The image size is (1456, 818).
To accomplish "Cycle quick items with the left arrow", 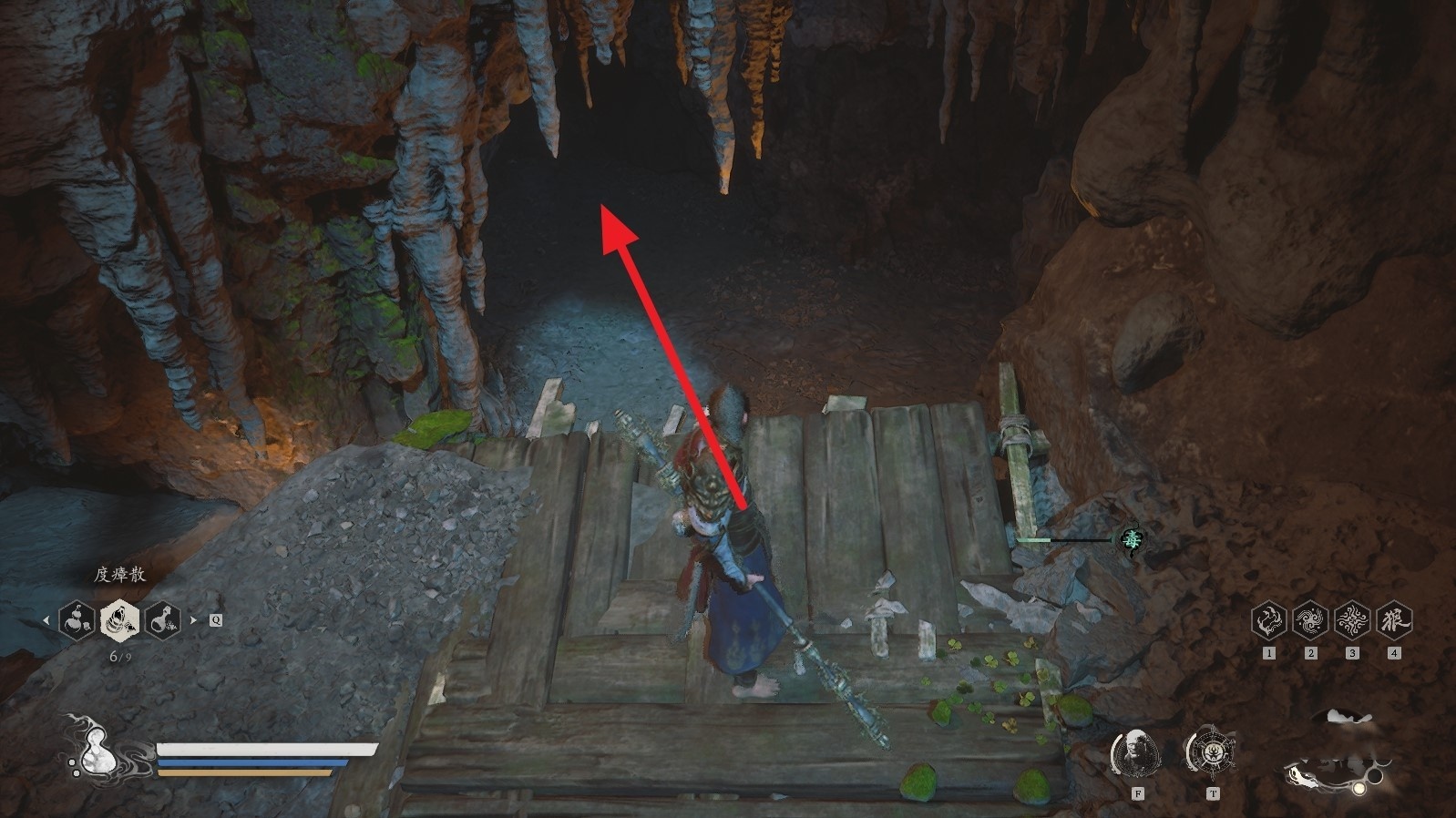I will 46,620.
